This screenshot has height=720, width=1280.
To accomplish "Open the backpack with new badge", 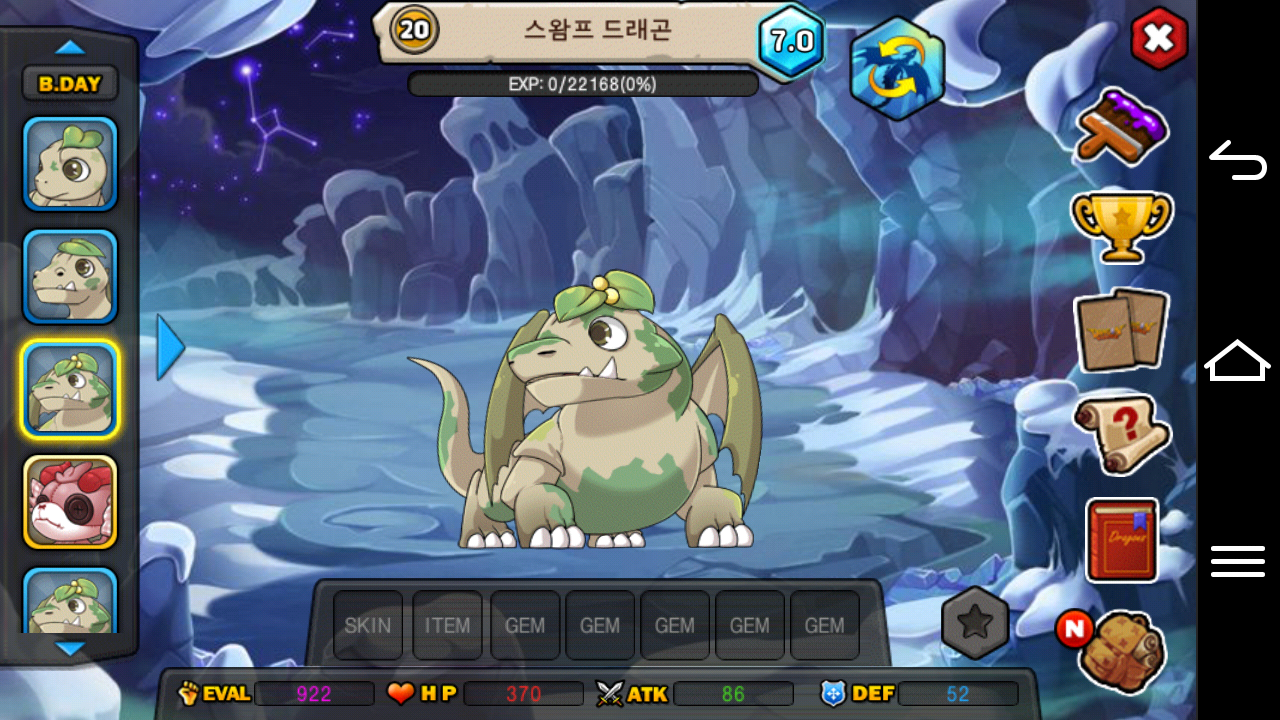I will [1123, 650].
